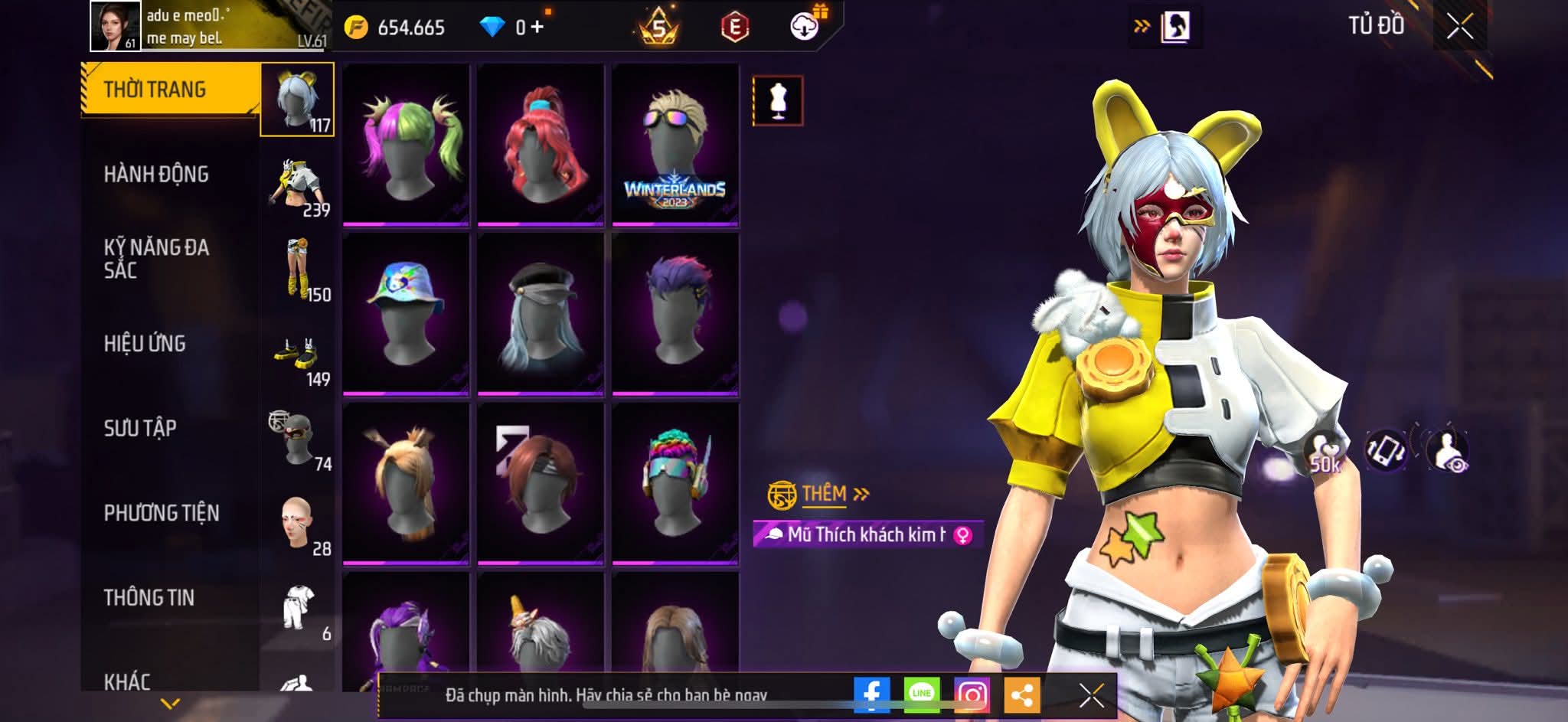Close the wardrobe with the X button

click(1459, 27)
